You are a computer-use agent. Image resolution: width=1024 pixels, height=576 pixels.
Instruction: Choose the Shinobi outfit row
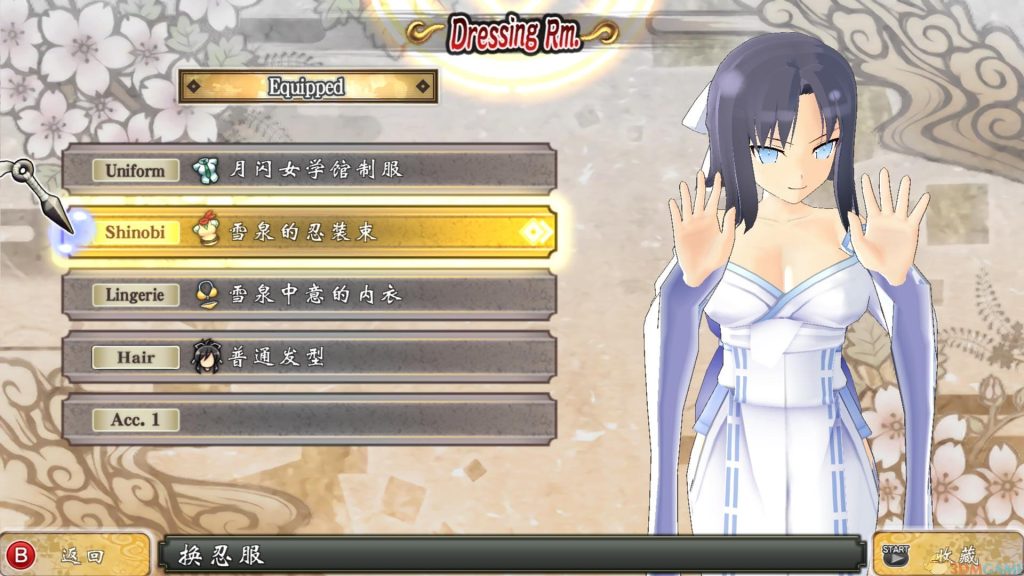point(309,232)
